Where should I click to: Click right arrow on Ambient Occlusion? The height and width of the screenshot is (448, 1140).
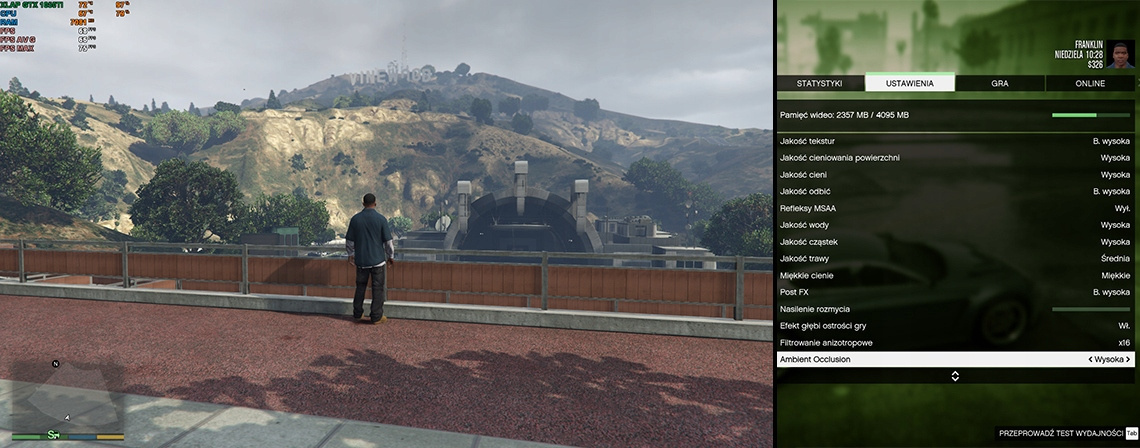tap(1128, 359)
